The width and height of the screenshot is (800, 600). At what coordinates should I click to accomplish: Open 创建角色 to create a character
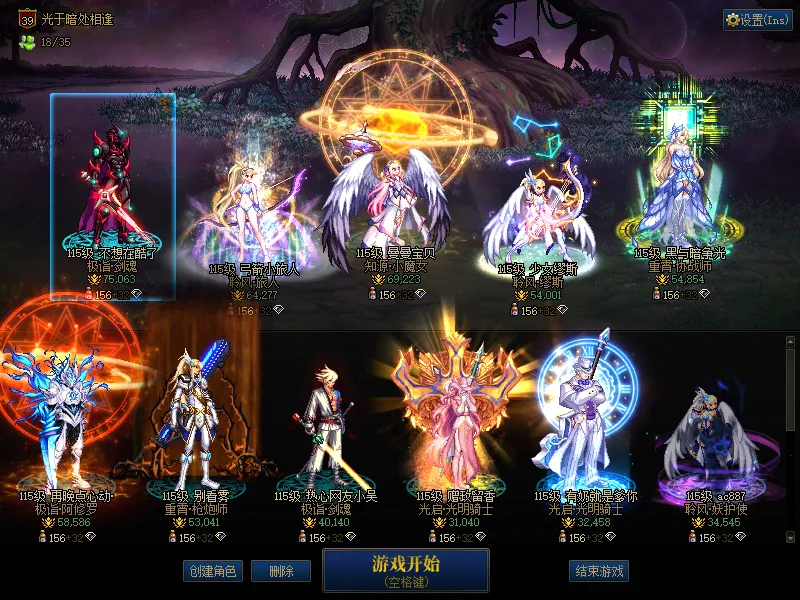click(x=212, y=571)
